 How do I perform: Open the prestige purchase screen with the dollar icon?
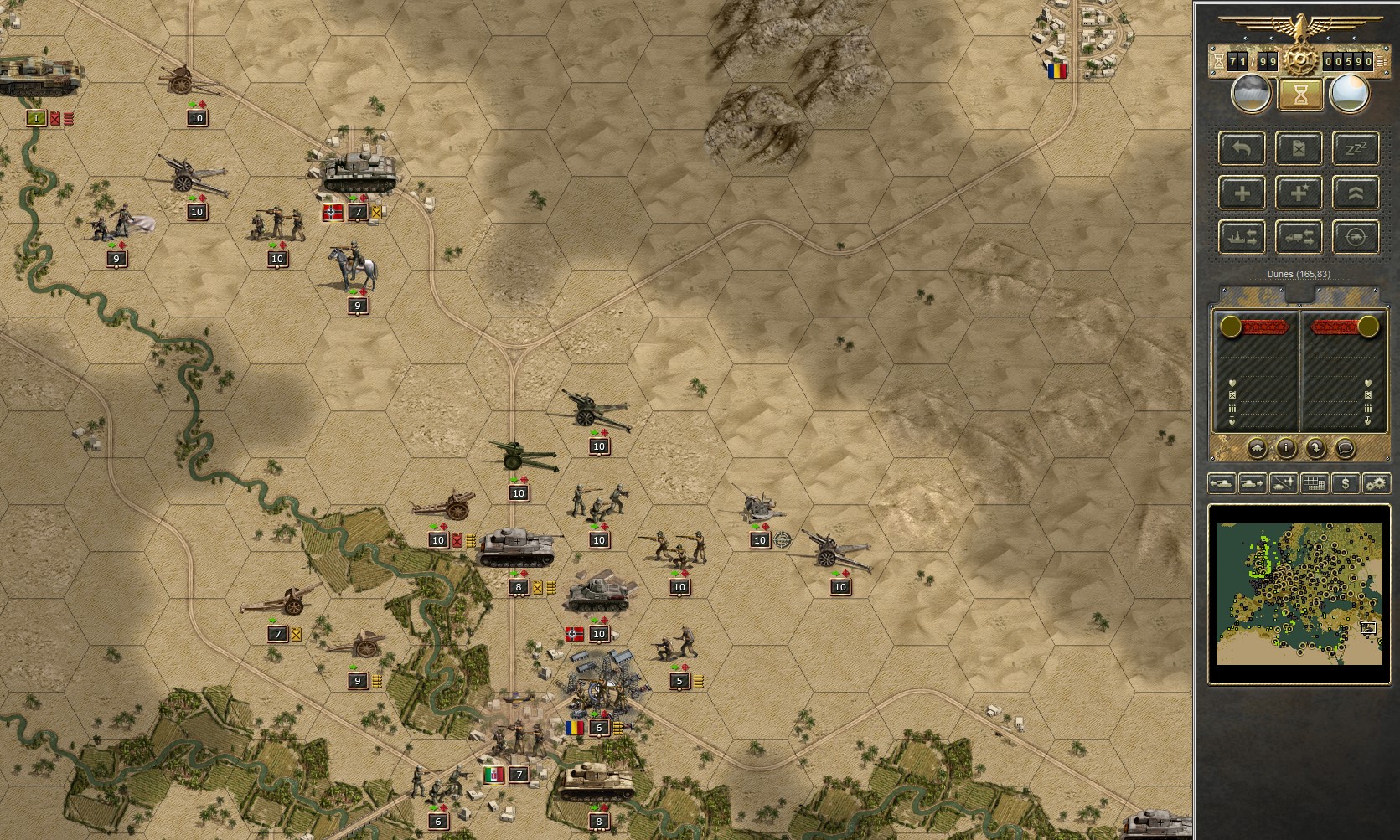(x=1346, y=484)
